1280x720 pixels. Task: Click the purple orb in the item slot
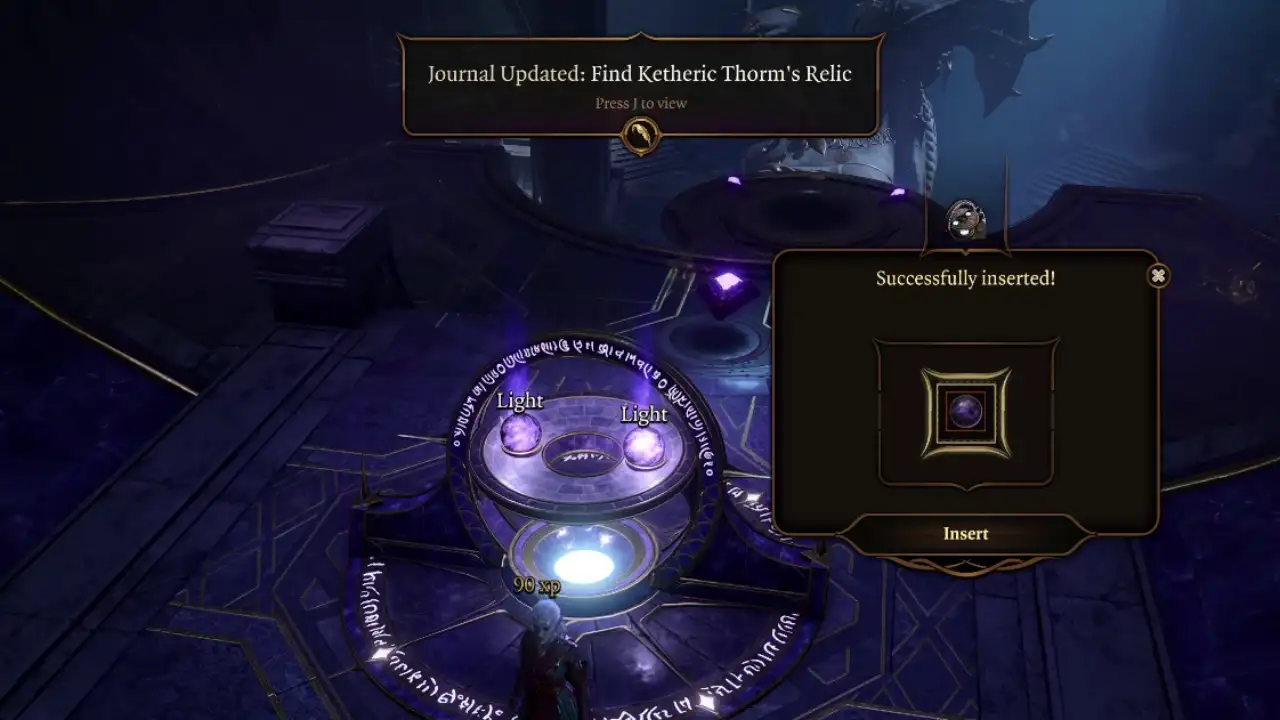click(x=964, y=410)
